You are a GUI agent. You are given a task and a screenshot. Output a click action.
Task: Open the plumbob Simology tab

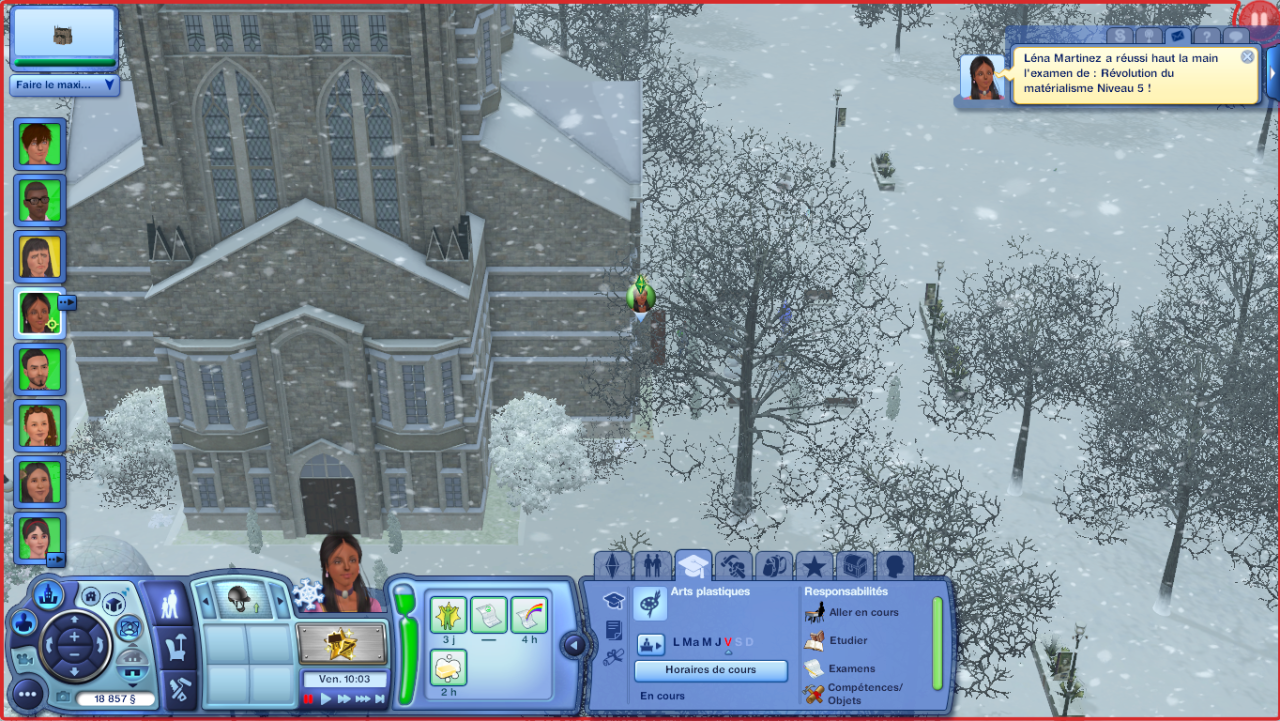click(612, 566)
